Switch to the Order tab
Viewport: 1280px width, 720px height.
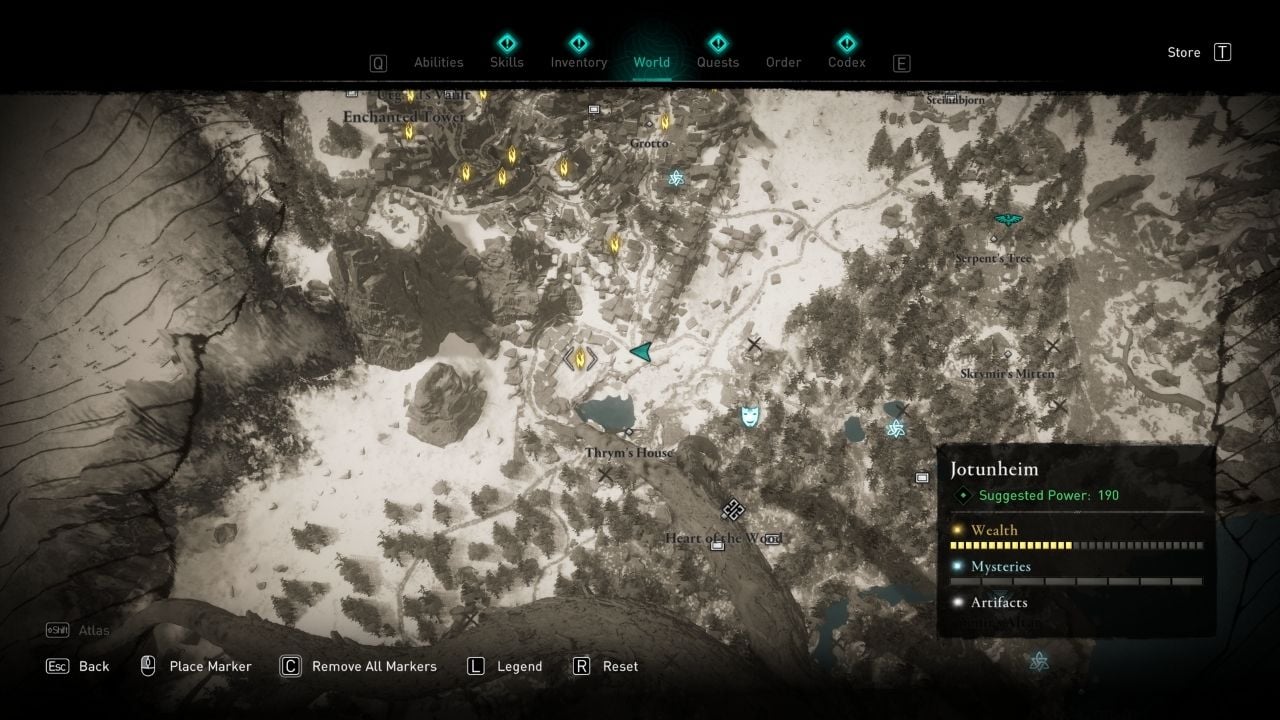click(784, 62)
